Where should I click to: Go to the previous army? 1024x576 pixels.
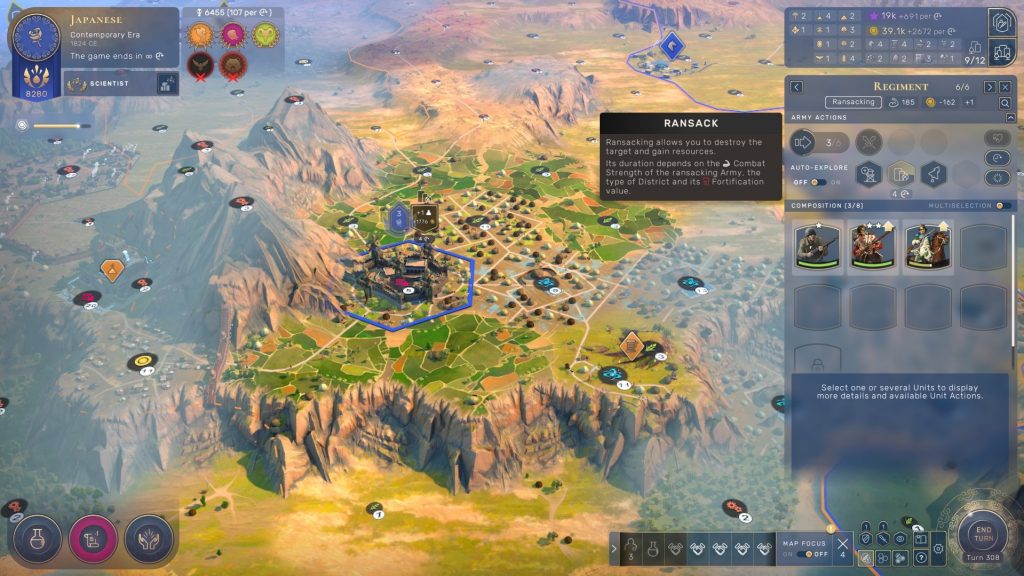[x=797, y=87]
